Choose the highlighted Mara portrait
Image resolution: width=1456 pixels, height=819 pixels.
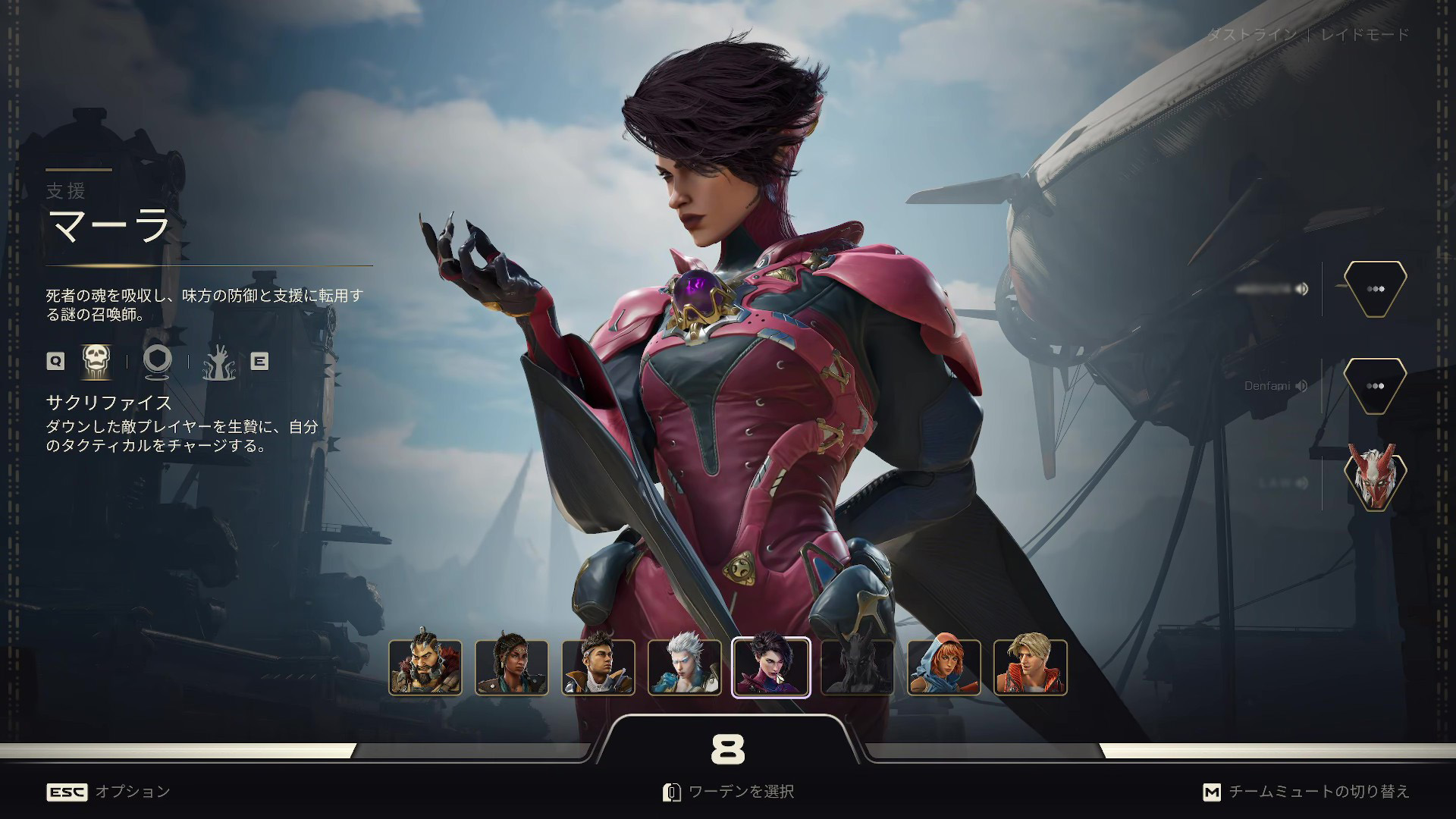click(770, 667)
